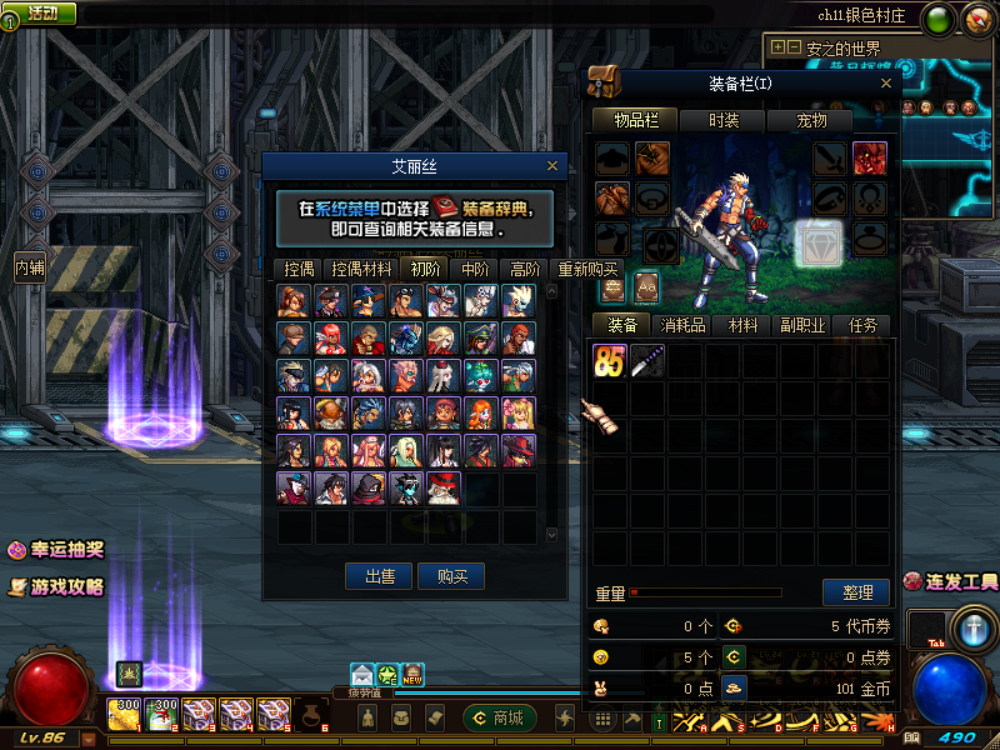Open the 商城 cash shop
1000x750 pixels.
tap(499, 718)
